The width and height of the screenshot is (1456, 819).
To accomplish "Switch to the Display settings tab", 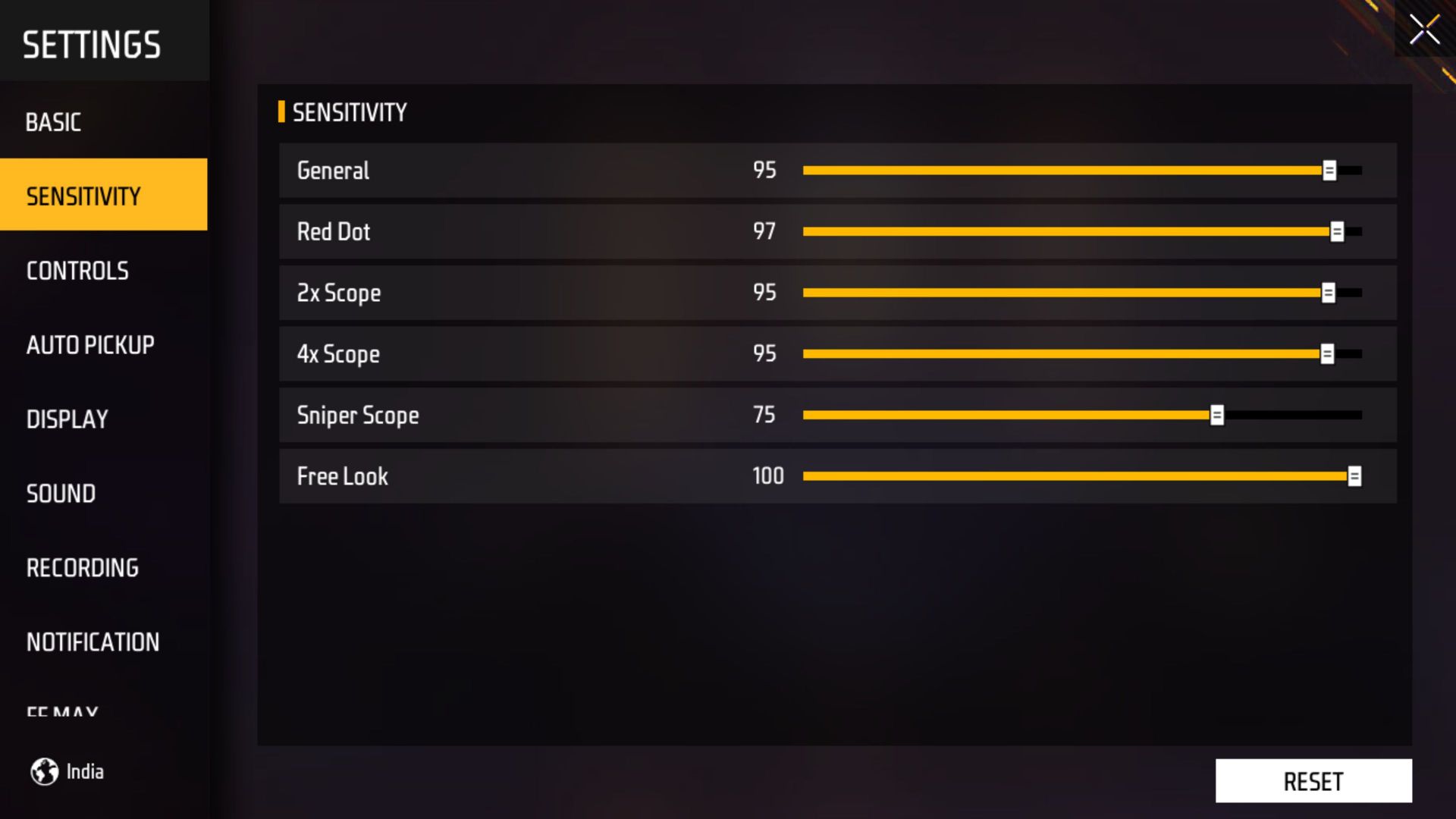I will [x=68, y=419].
